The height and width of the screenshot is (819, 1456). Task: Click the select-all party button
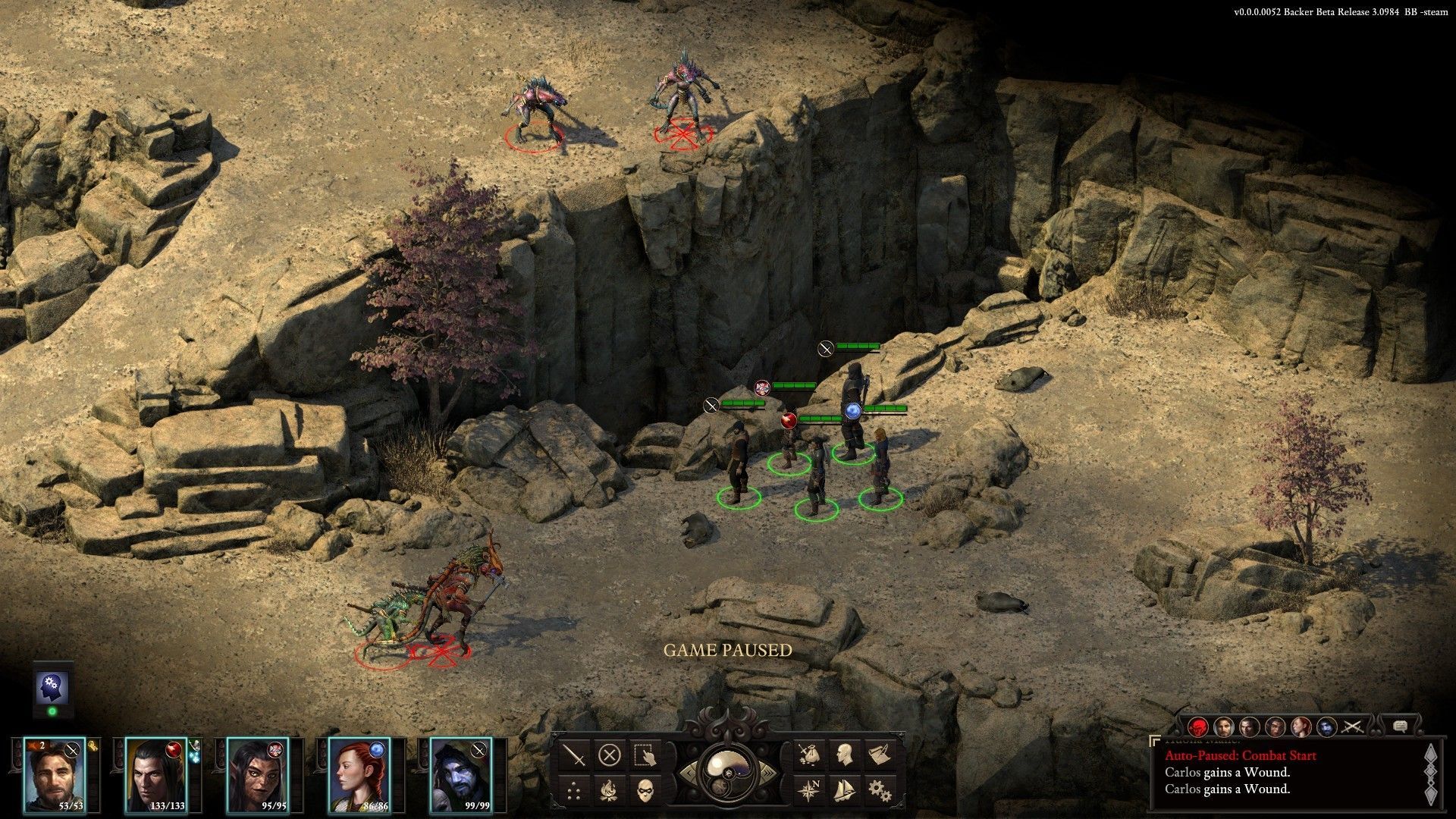pyautogui.click(x=645, y=755)
